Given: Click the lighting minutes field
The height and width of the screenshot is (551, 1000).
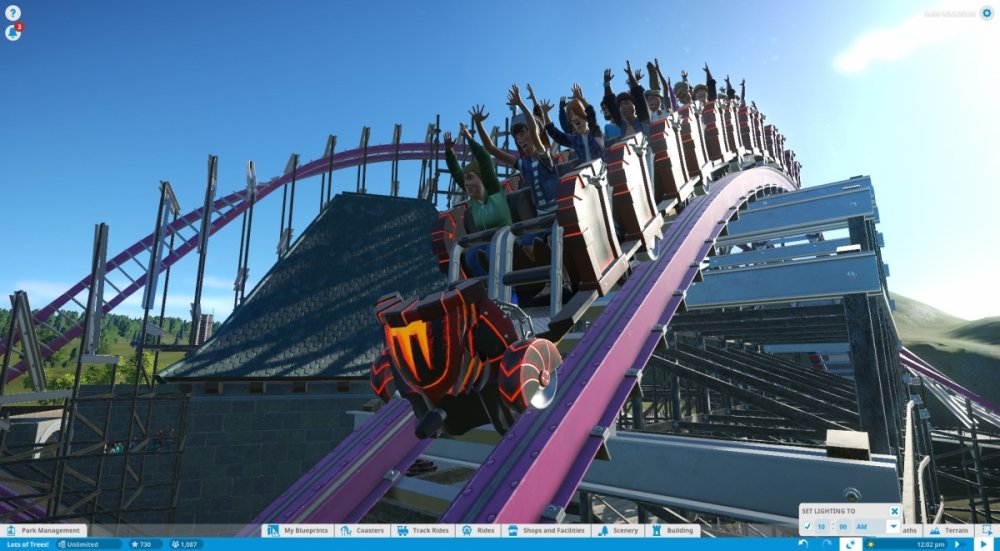Looking at the screenshot, I should [844, 526].
